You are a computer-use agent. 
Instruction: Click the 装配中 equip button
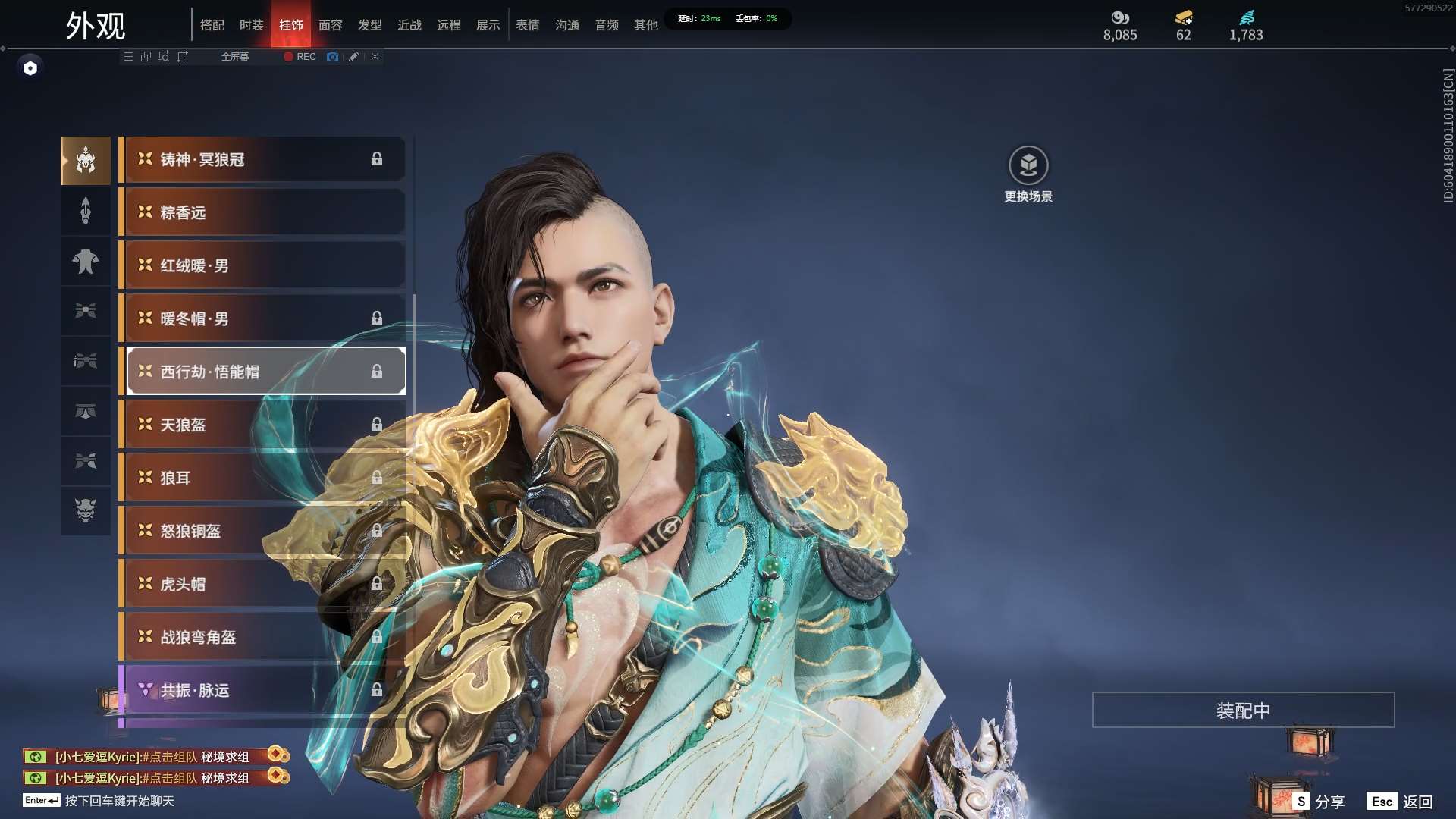1243,710
